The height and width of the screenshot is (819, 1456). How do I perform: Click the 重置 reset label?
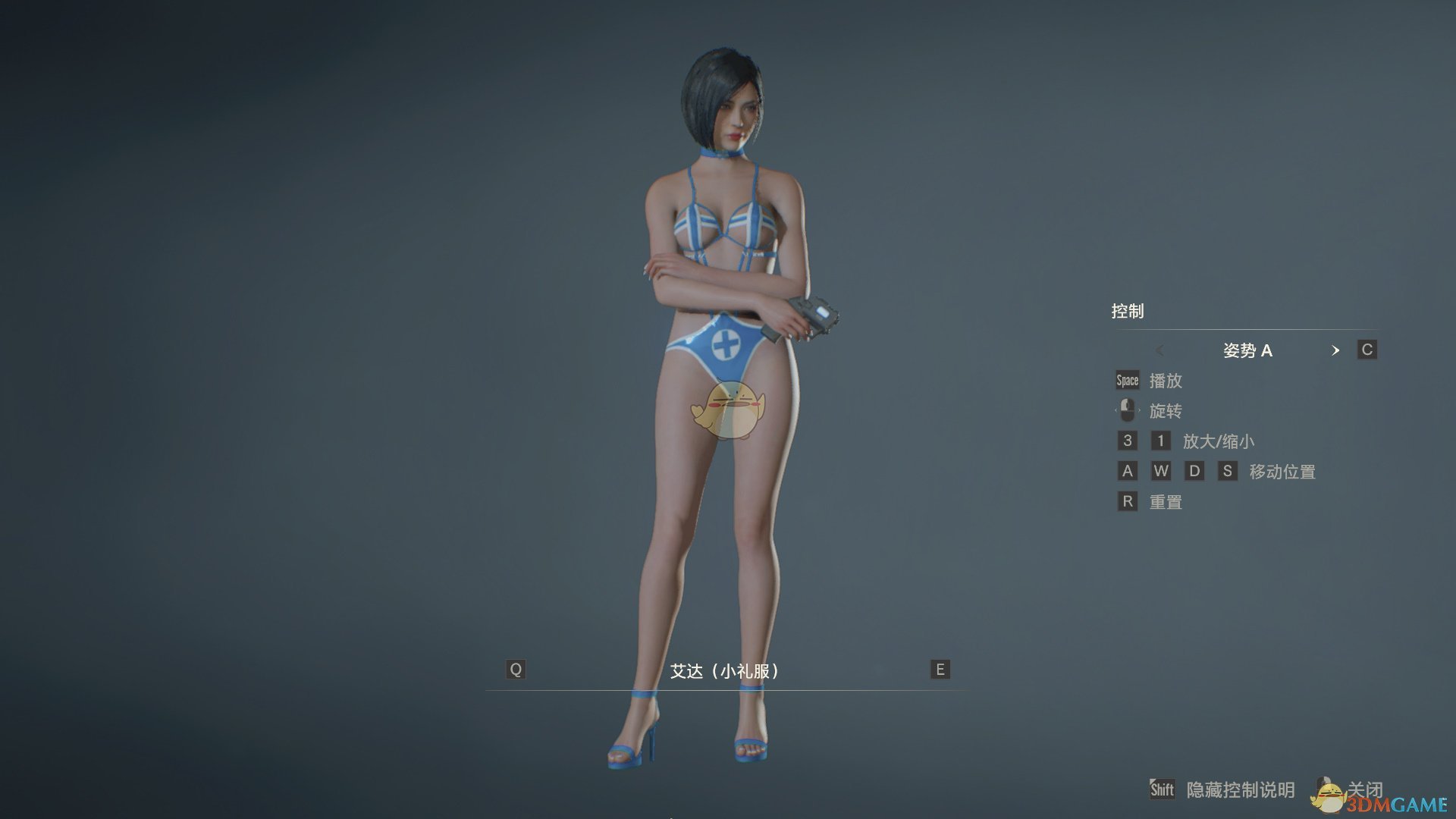pyautogui.click(x=1166, y=501)
